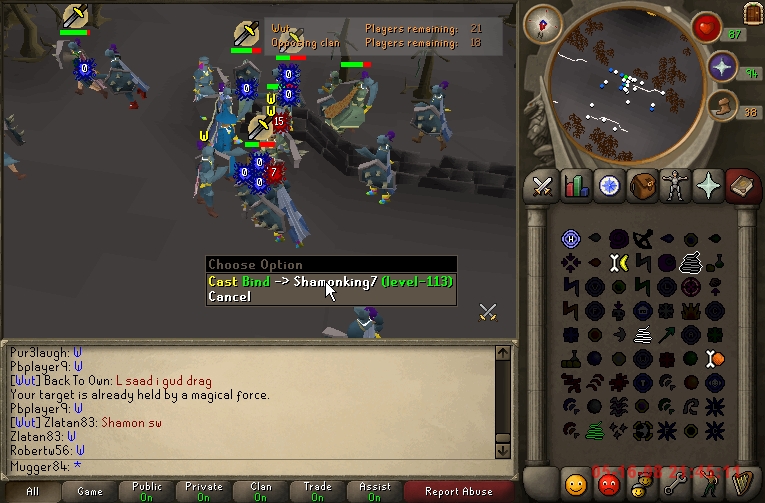
Task: Open the logout door icon
Action: point(753,13)
